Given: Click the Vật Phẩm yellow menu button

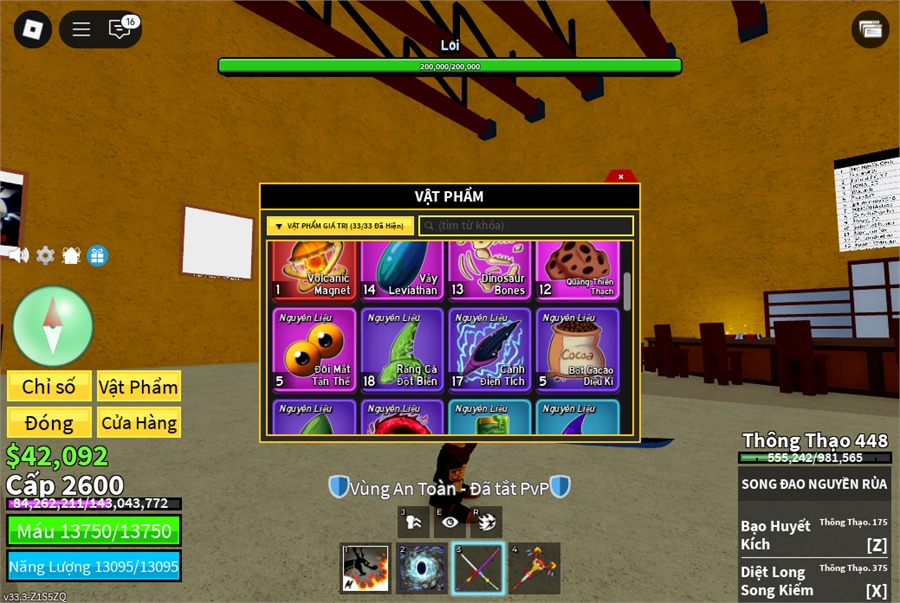Looking at the screenshot, I should 138,387.
